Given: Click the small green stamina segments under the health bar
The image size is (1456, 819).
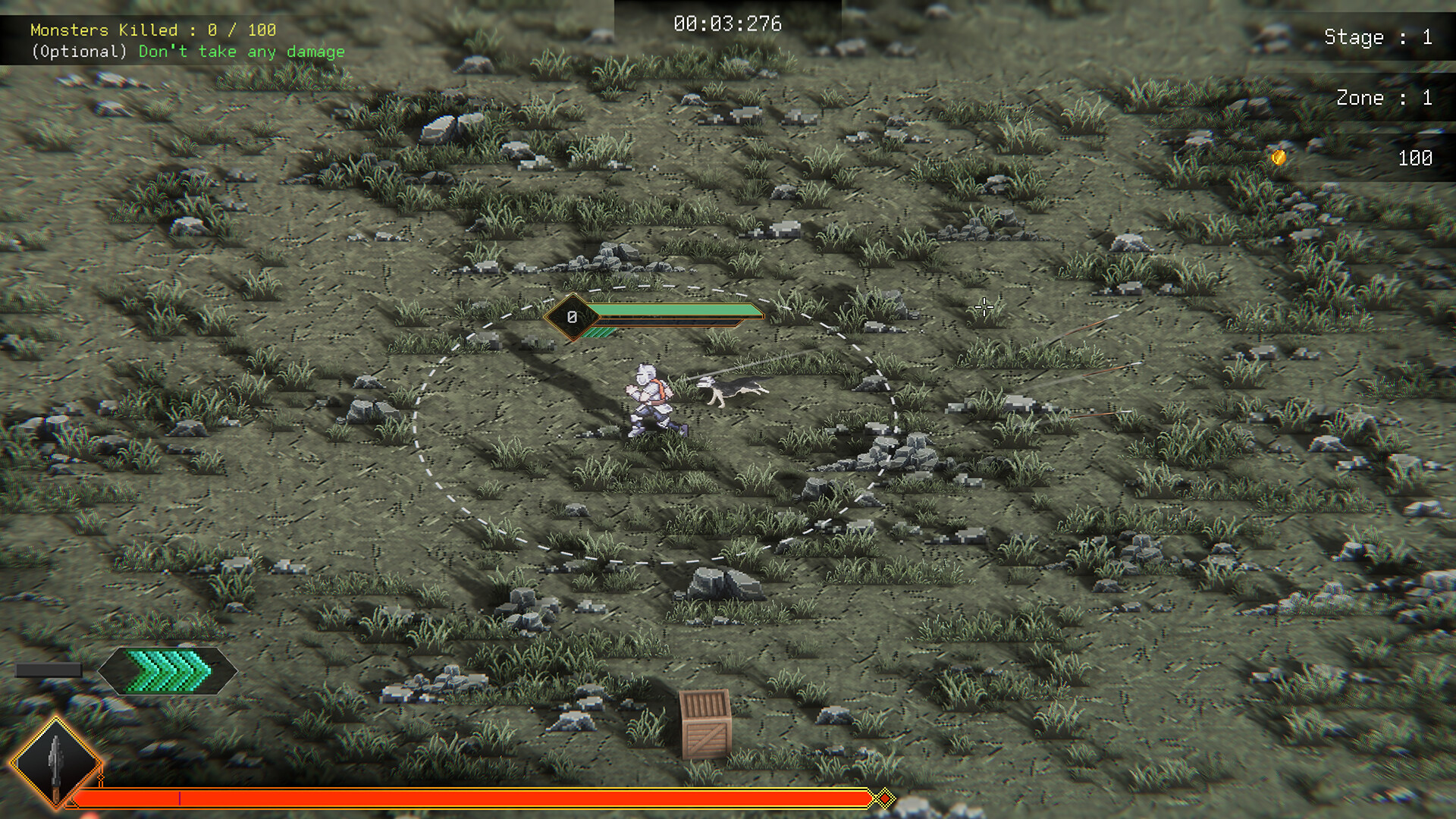Looking at the screenshot, I should (x=598, y=331).
